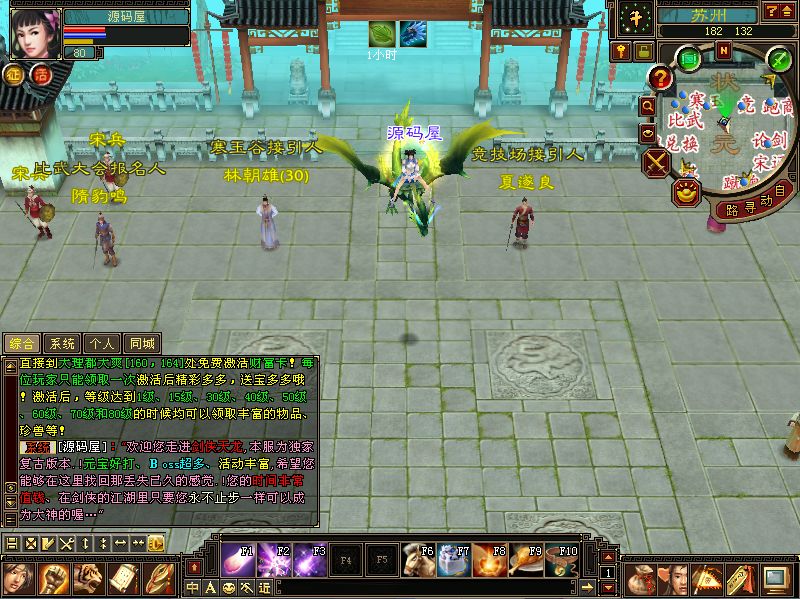This screenshot has height=599, width=800.
Task: Click the 自动寻路 auto-pathfinding button
Action: [751, 201]
